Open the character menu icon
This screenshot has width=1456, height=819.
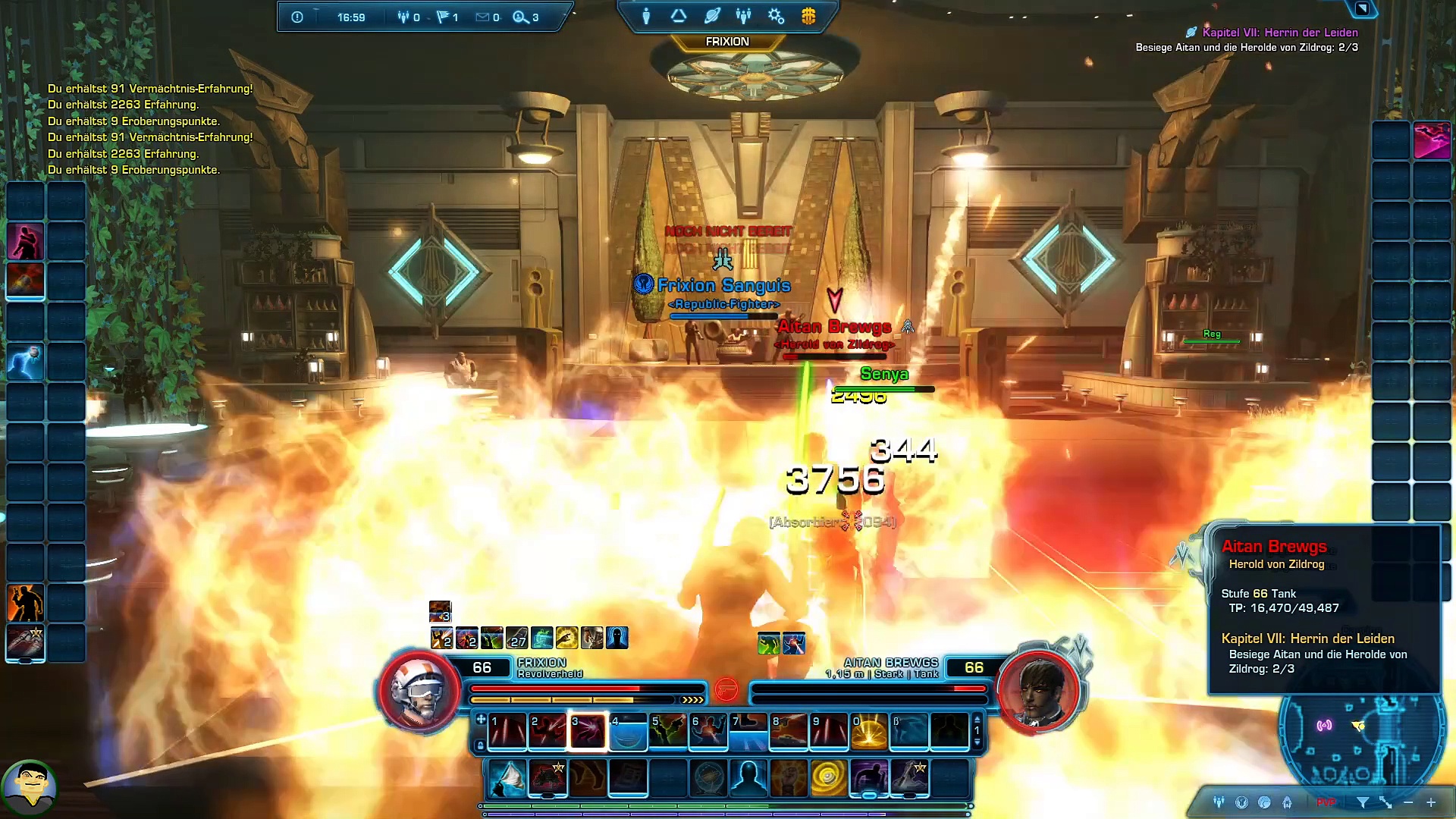coord(646,16)
